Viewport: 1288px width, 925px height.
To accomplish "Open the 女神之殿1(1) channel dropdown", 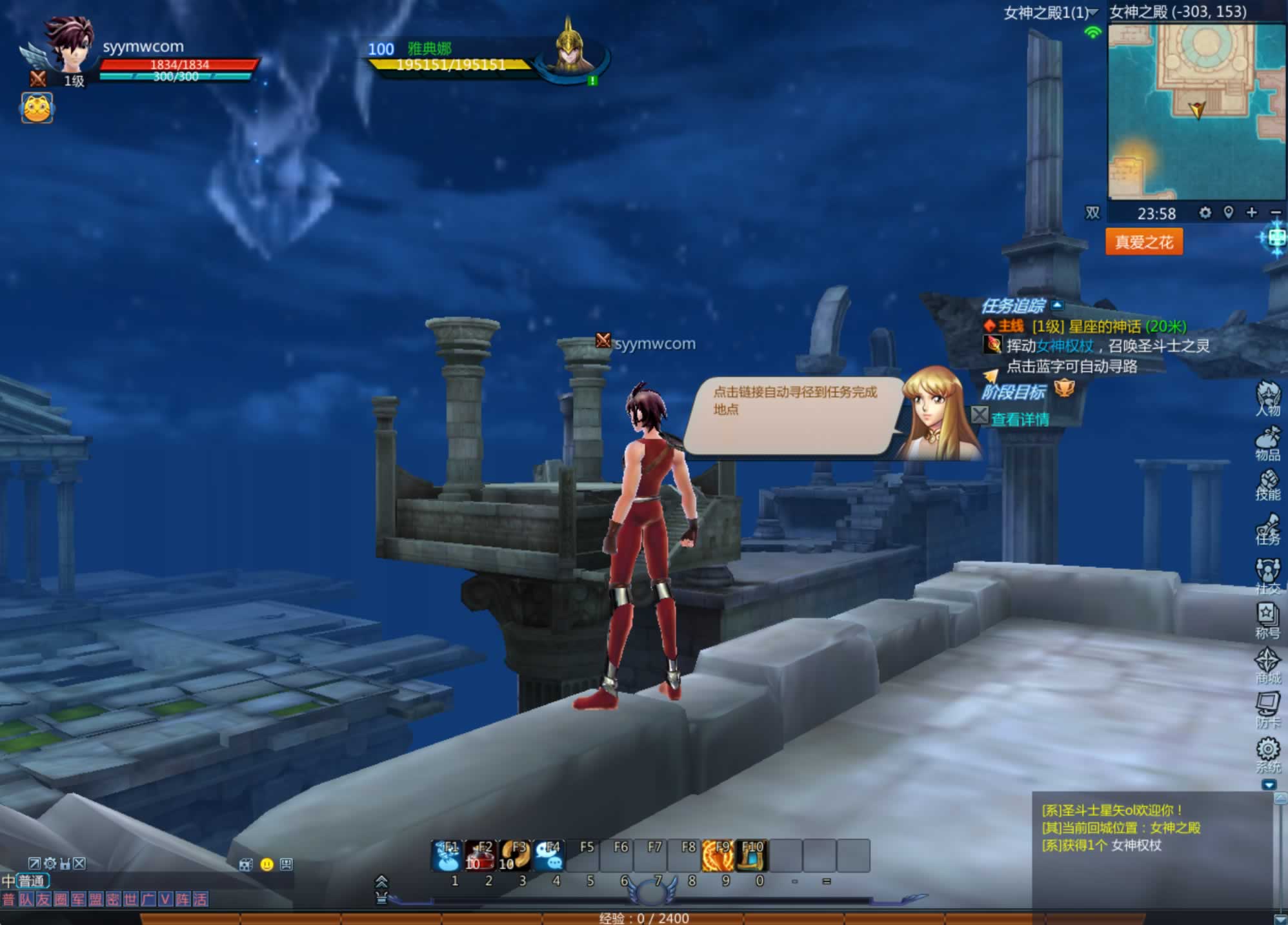I will [x=1093, y=12].
